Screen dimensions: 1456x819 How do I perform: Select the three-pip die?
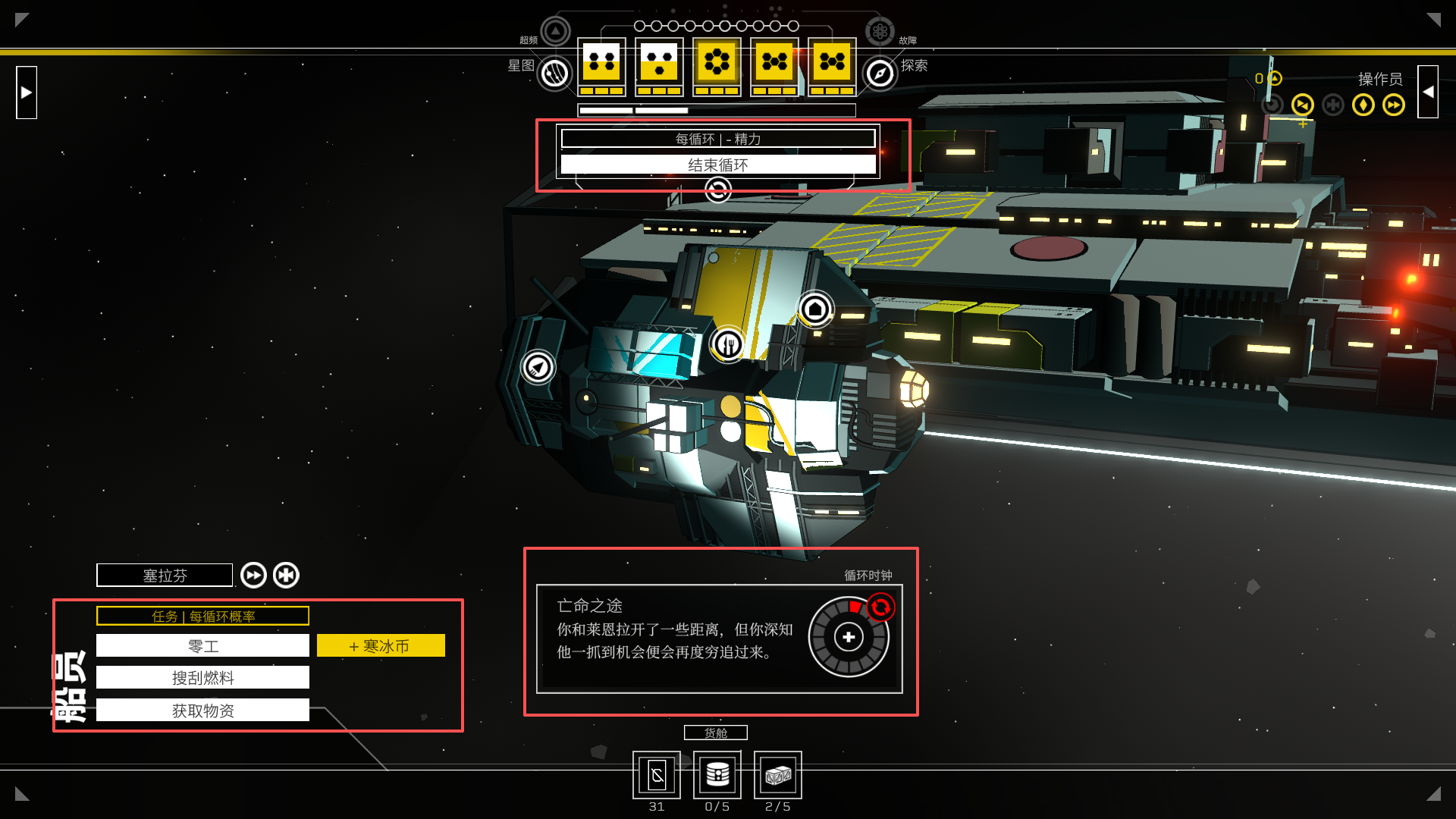click(x=659, y=63)
